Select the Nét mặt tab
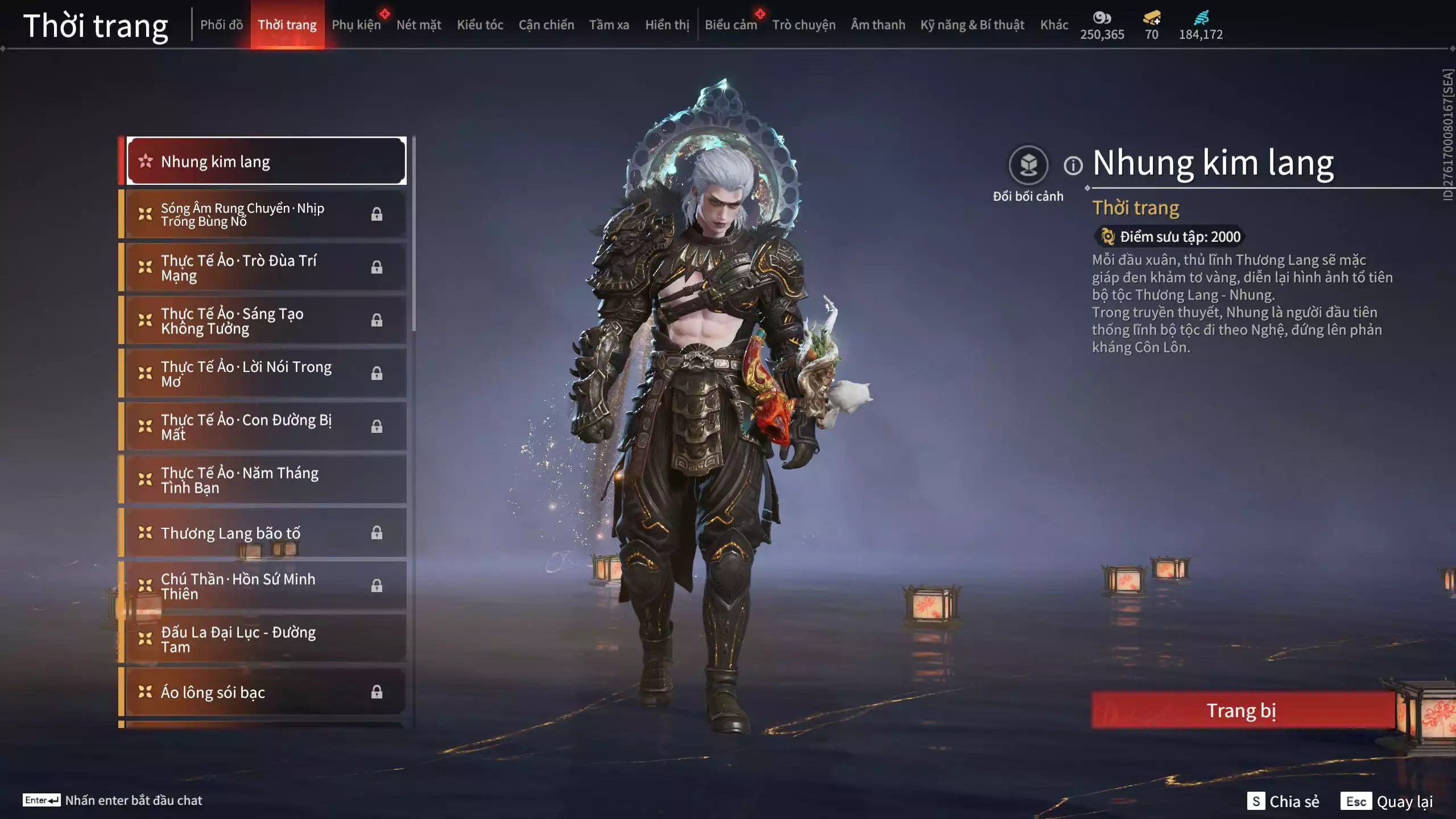The width and height of the screenshot is (1456, 819). (x=419, y=25)
